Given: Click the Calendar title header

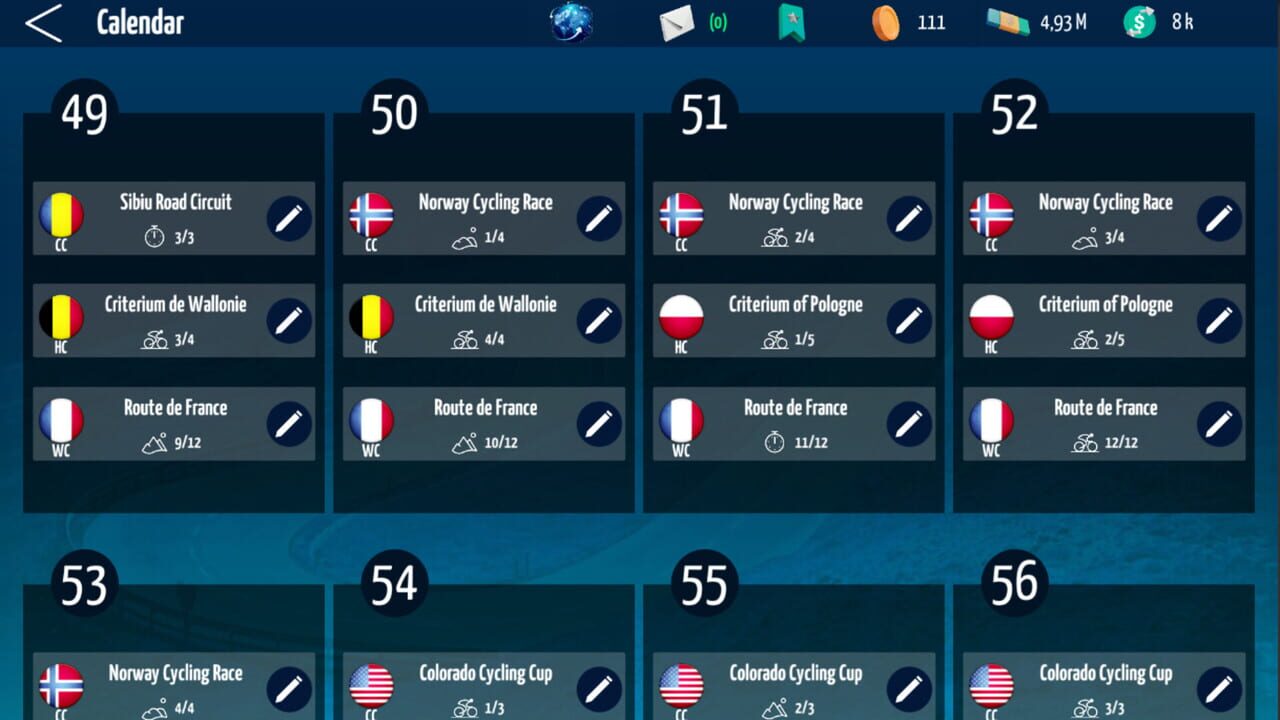Looking at the screenshot, I should 140,22.
